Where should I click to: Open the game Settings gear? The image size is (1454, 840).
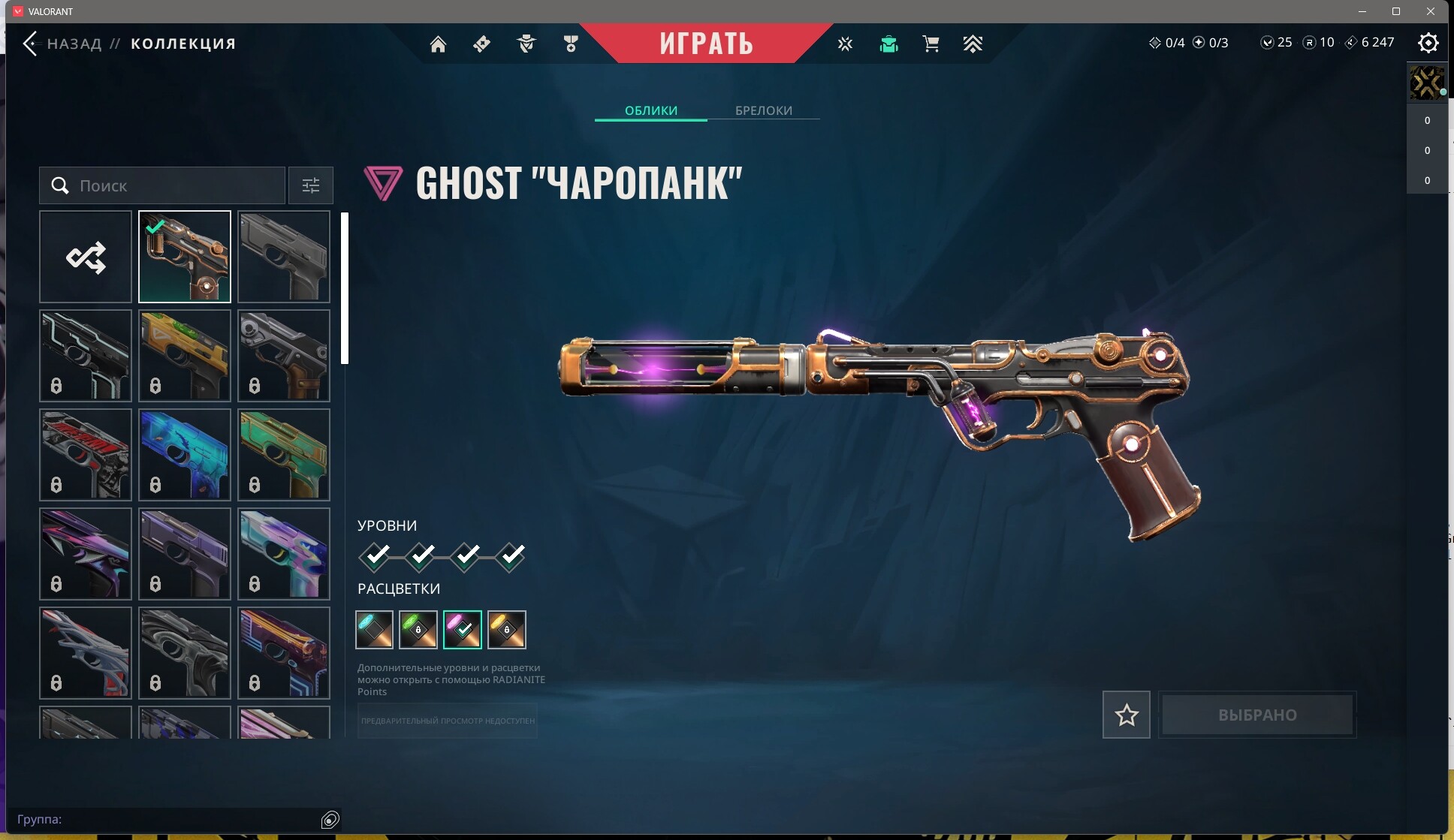(1428, 44)
